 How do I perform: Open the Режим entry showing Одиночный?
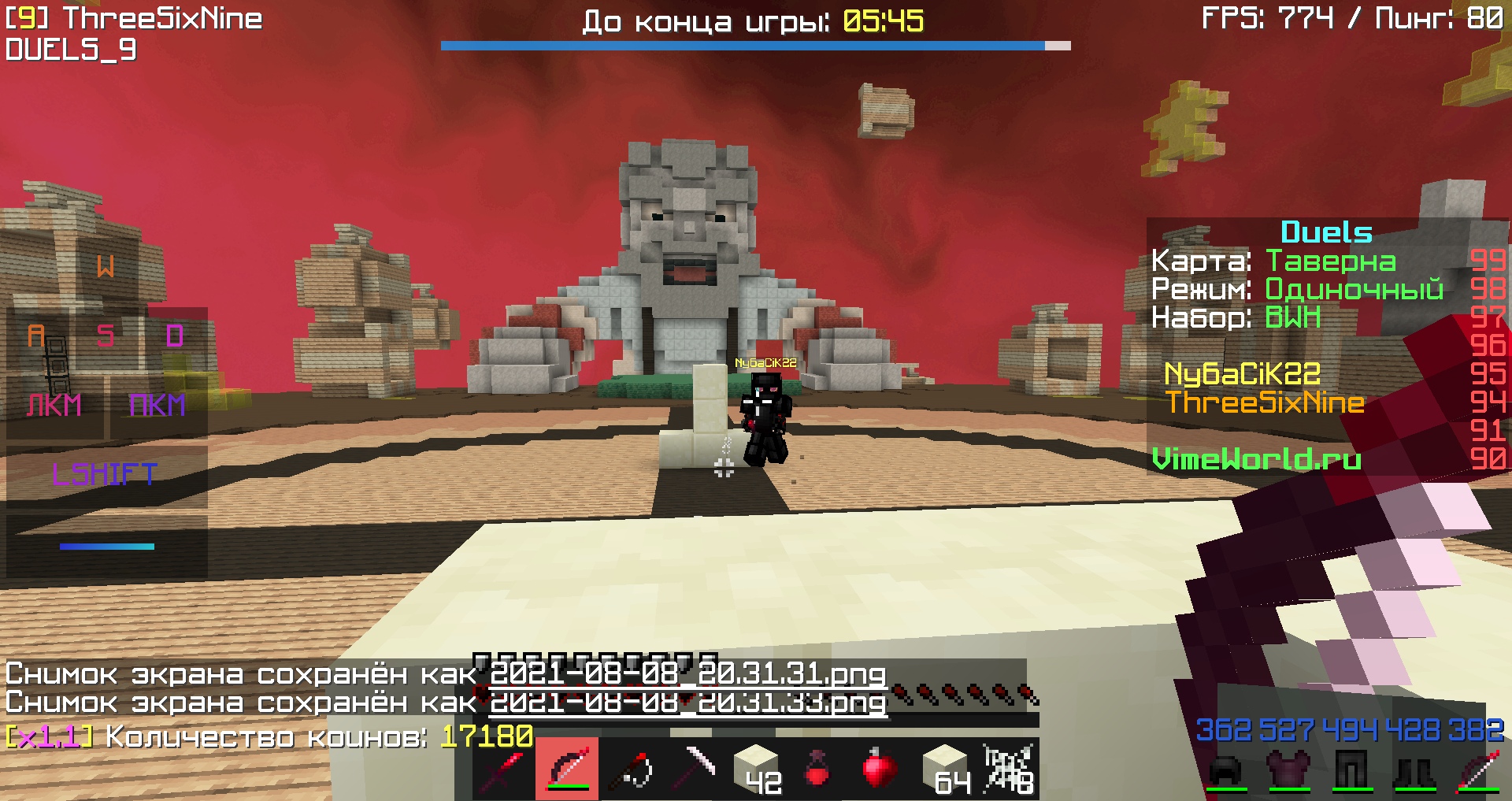click(x=1296, y=291)
